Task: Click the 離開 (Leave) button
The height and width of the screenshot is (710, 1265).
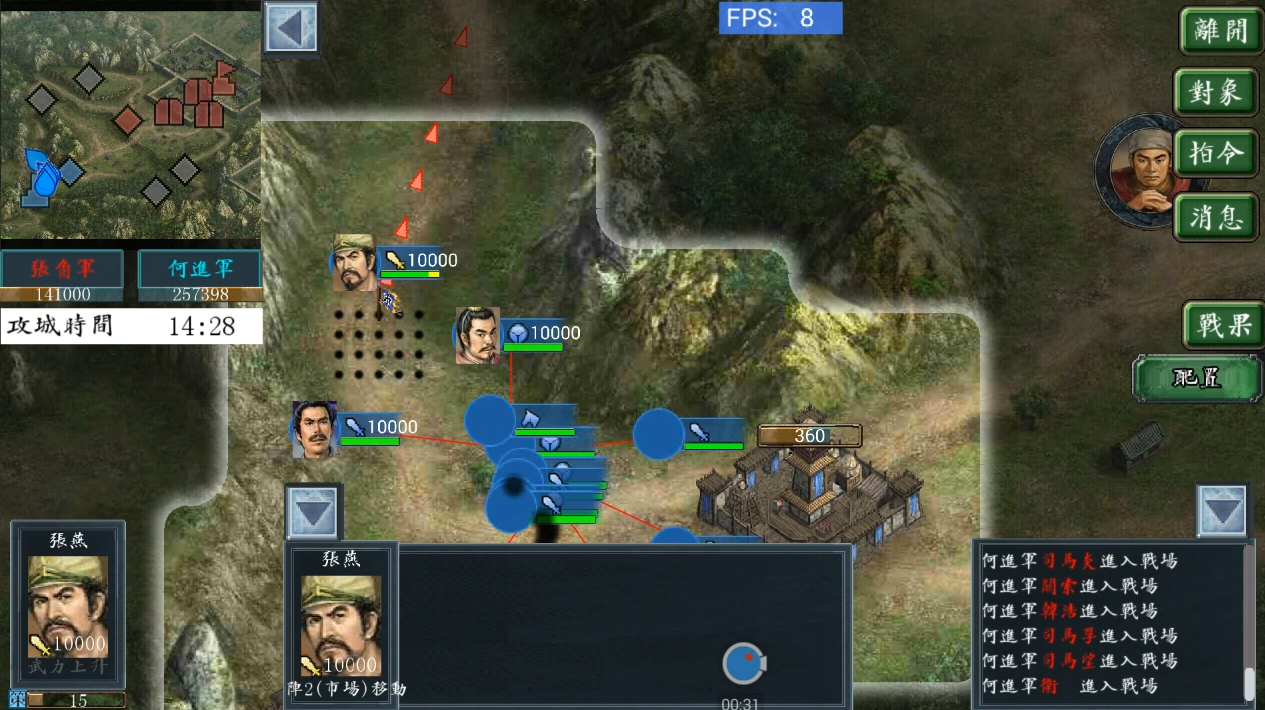Action: [1219, 32]
